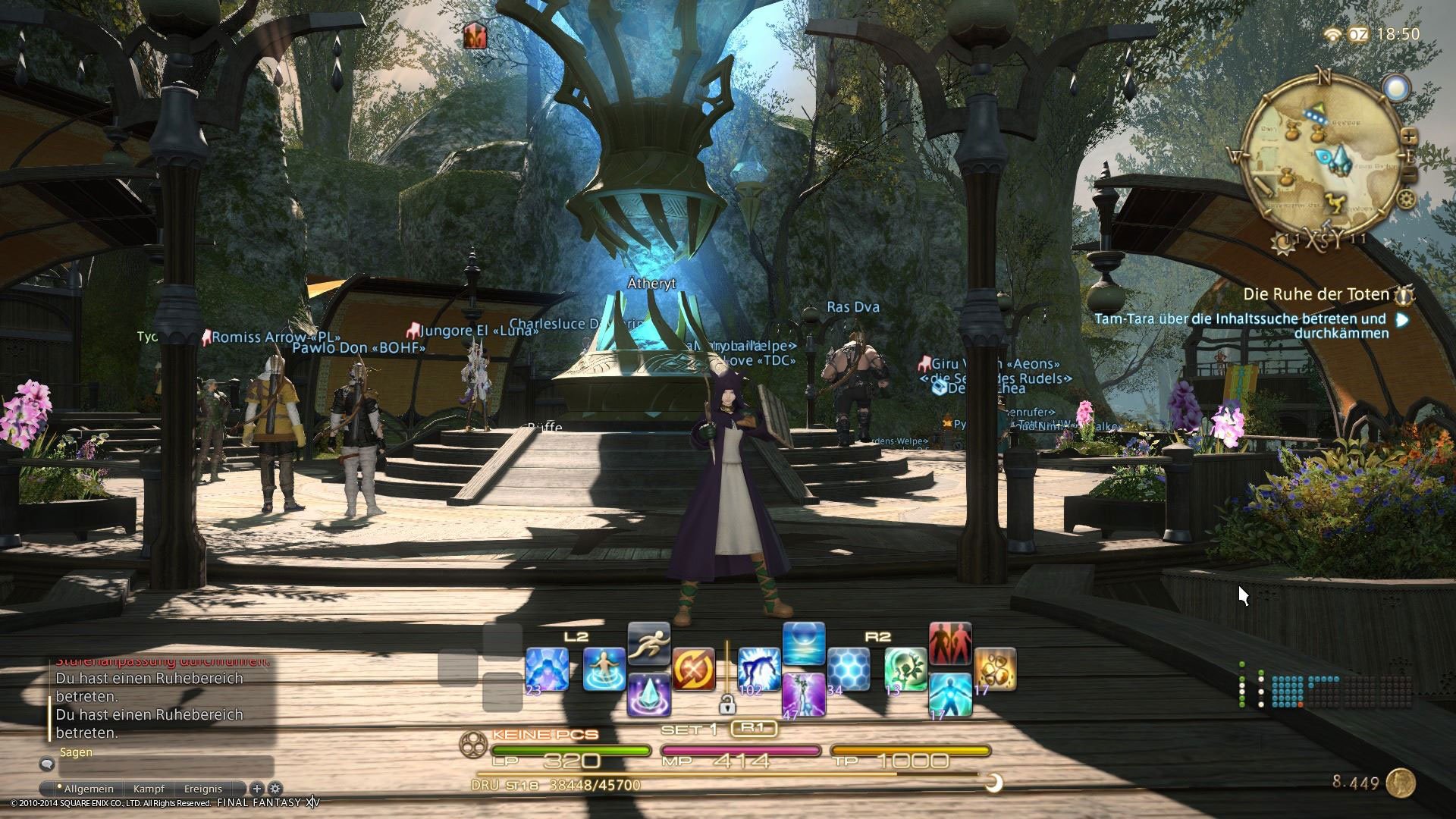Zoom out the minimap with the minus control
1456x819 pixels.
[x=1410, y=172]
